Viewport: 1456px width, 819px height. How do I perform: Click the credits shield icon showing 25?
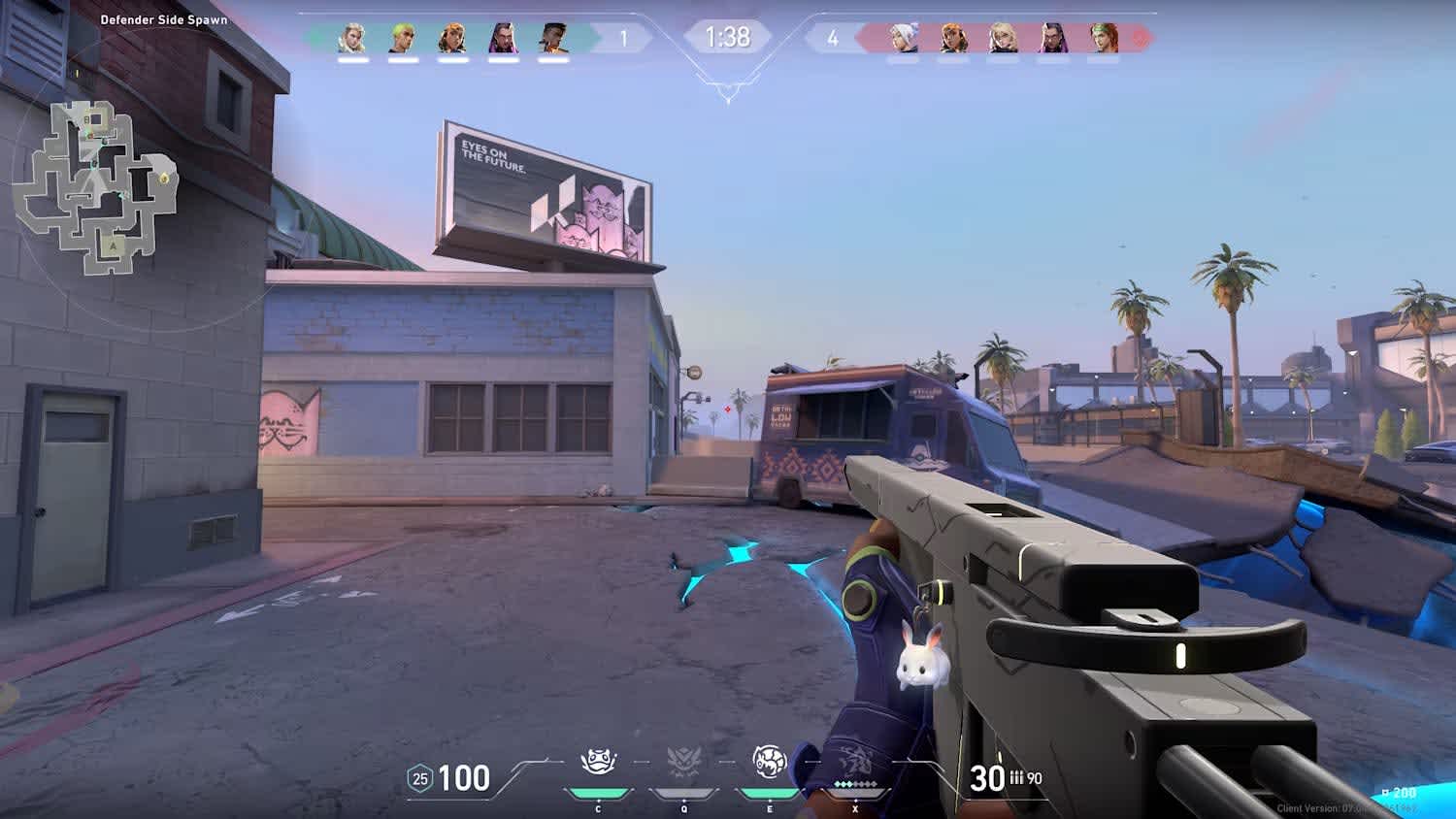tap(418, 776)
